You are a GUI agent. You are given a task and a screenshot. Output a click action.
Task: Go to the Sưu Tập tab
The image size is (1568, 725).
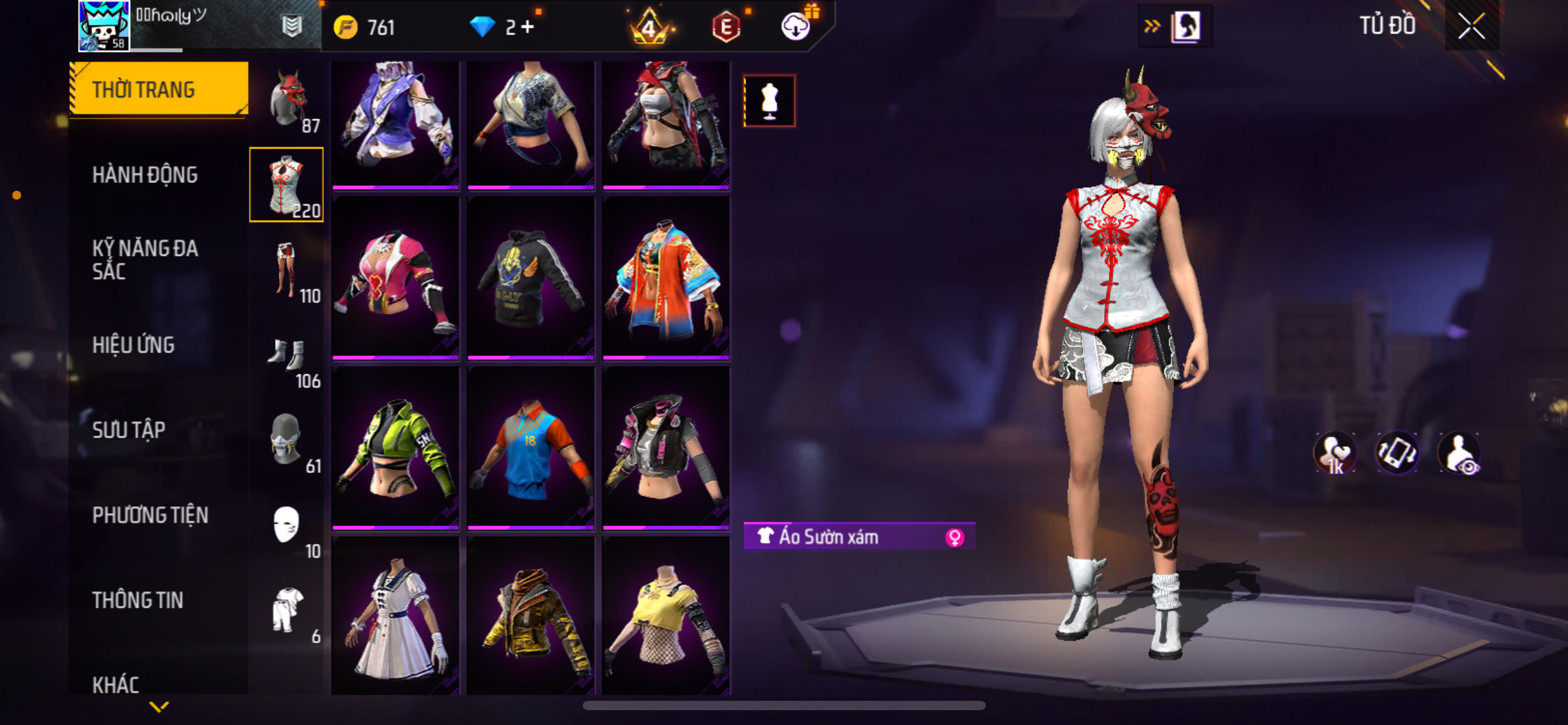click(129, 430)
